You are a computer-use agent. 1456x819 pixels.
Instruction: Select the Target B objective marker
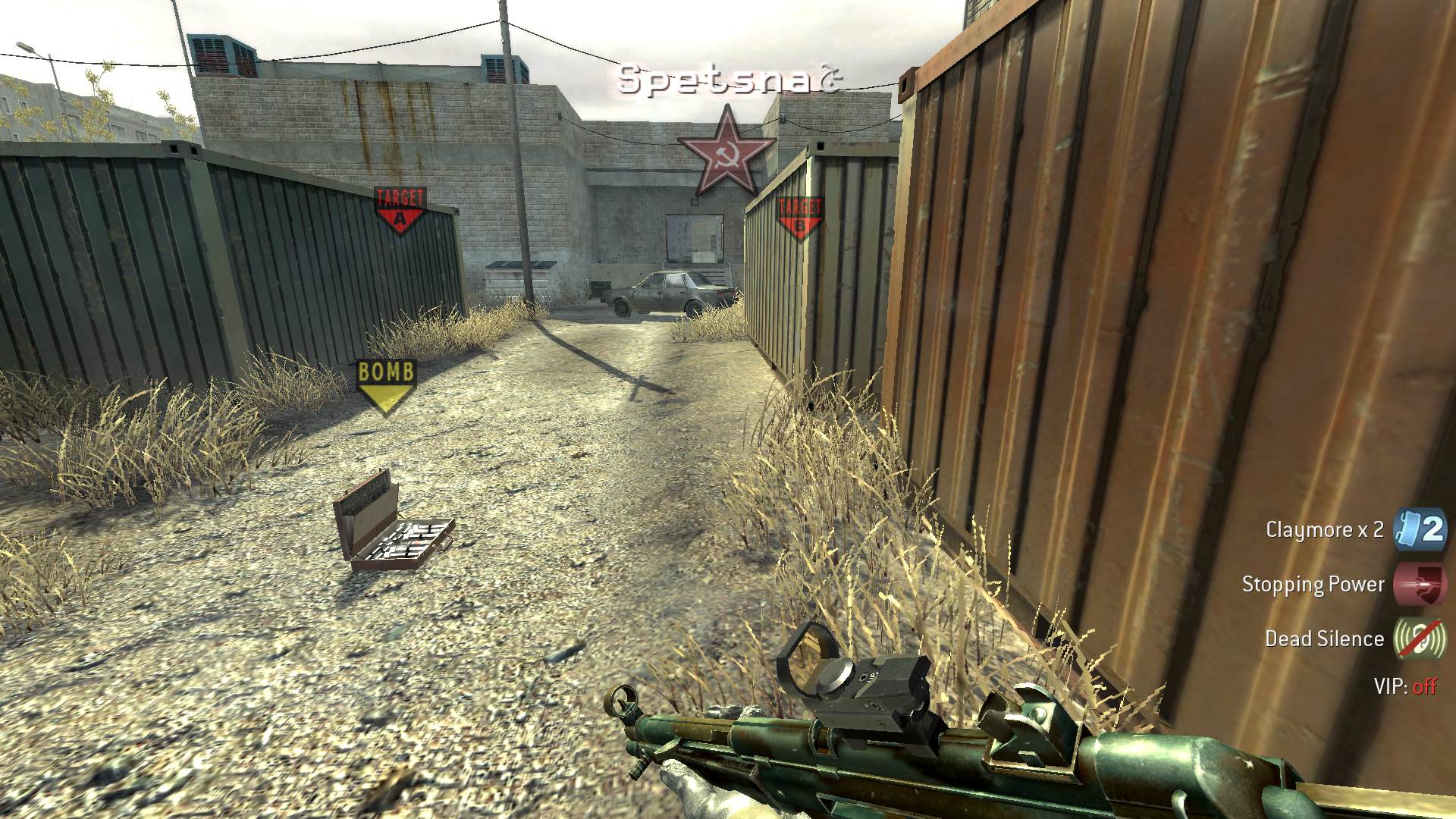[x=799, y=217]
